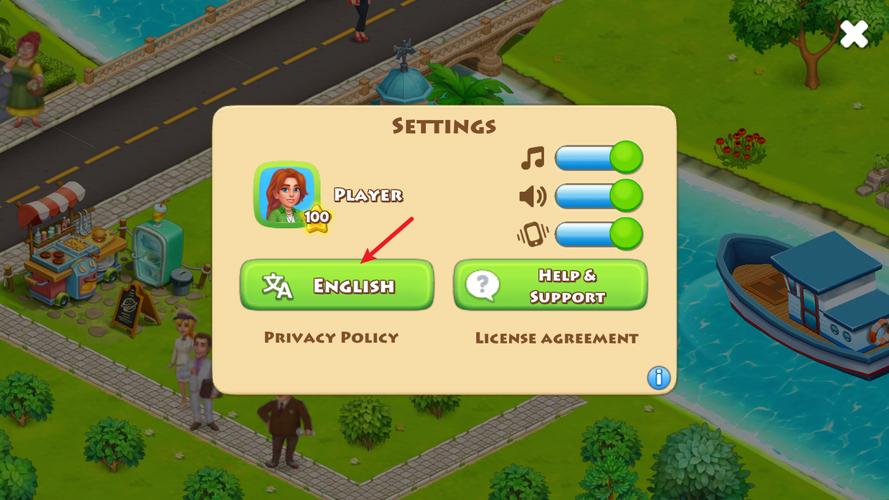Select the player avatar portrait
Screen dimensions: 889x500
286,194
